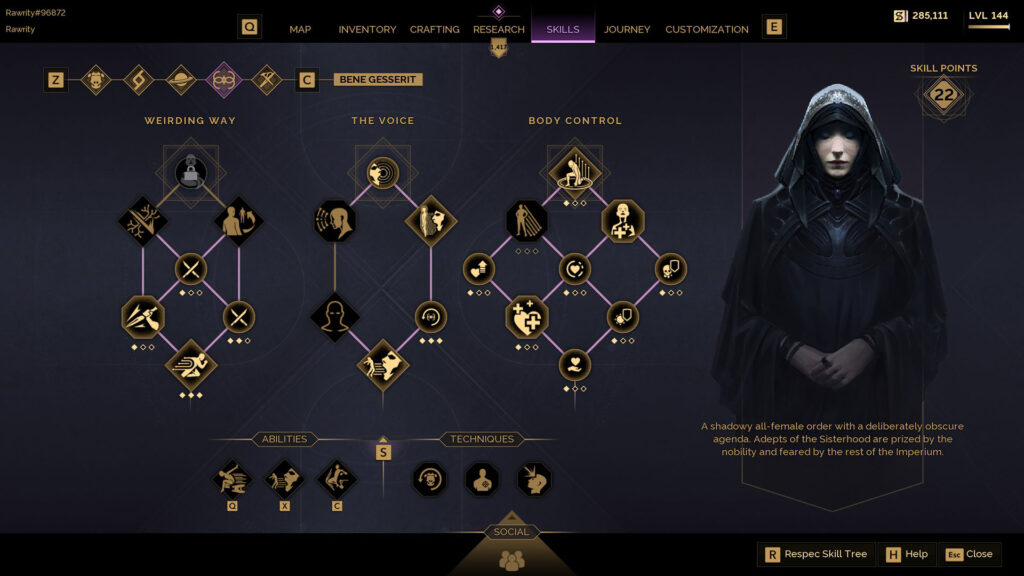Select the running figure skill node
Viewport: 1024px width, 576px height.
click(191, 364)
